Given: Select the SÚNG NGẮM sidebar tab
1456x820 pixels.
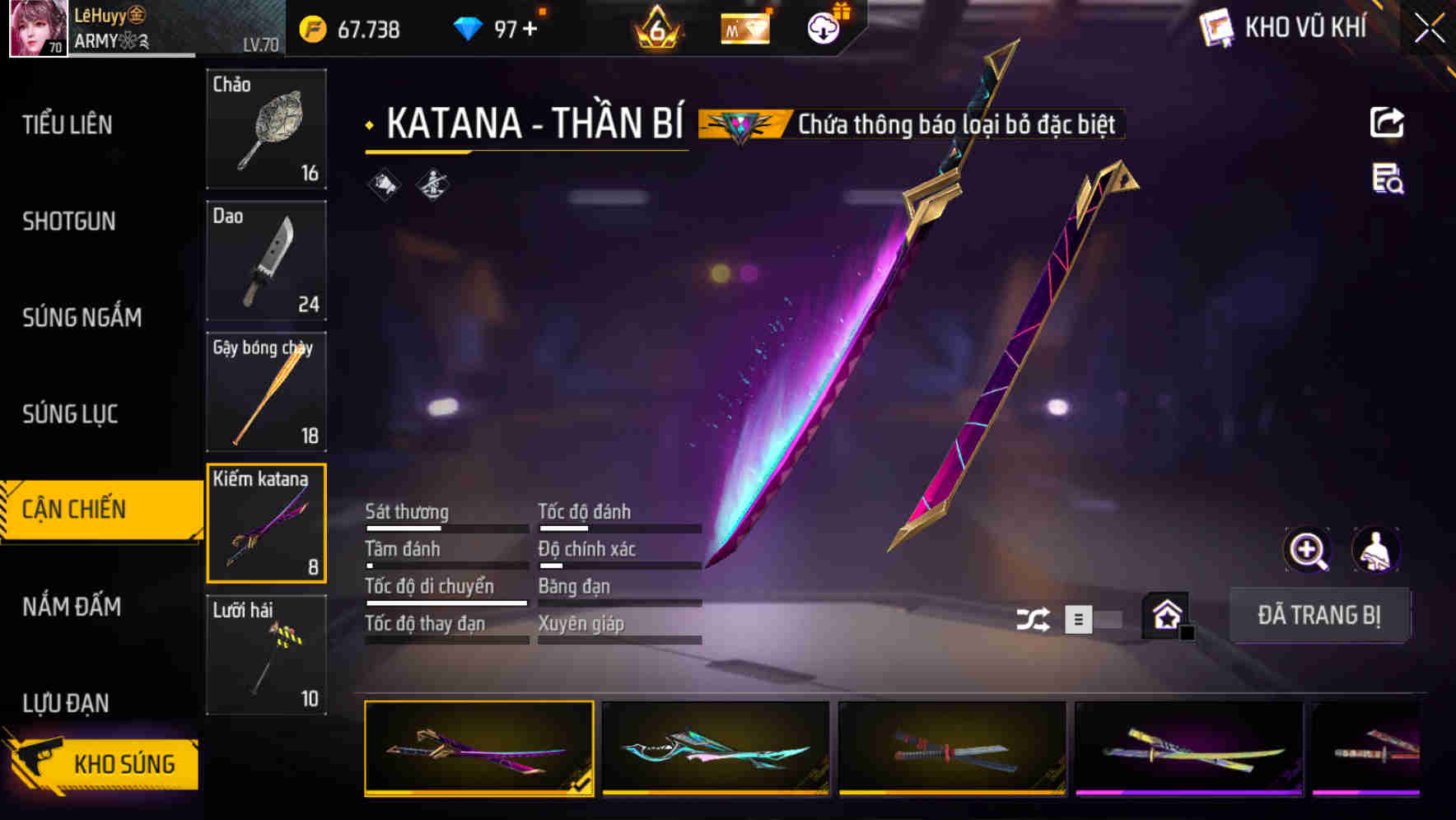Looking at the screenshot, I should click(x=82, y=318).
